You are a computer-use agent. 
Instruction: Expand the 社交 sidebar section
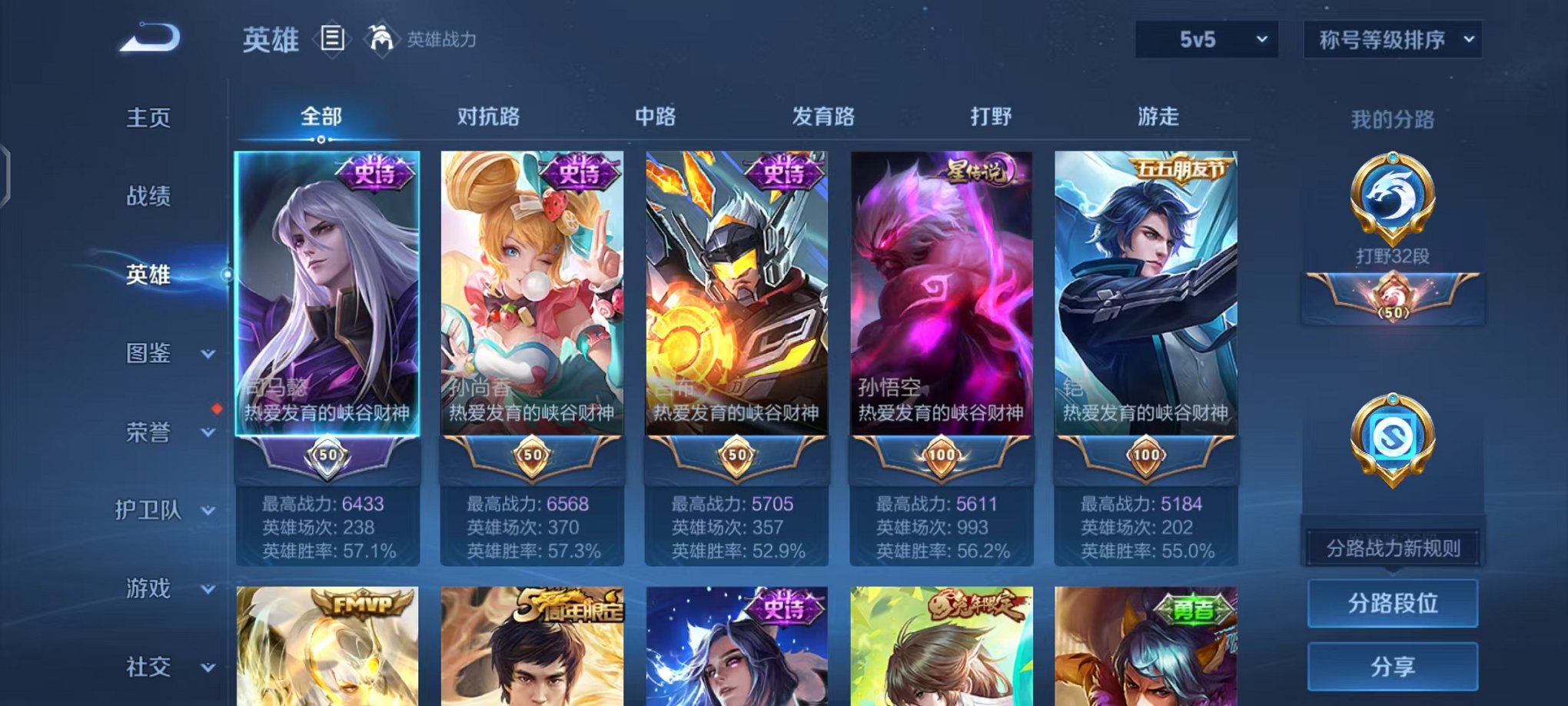click(x=154, y=668)
